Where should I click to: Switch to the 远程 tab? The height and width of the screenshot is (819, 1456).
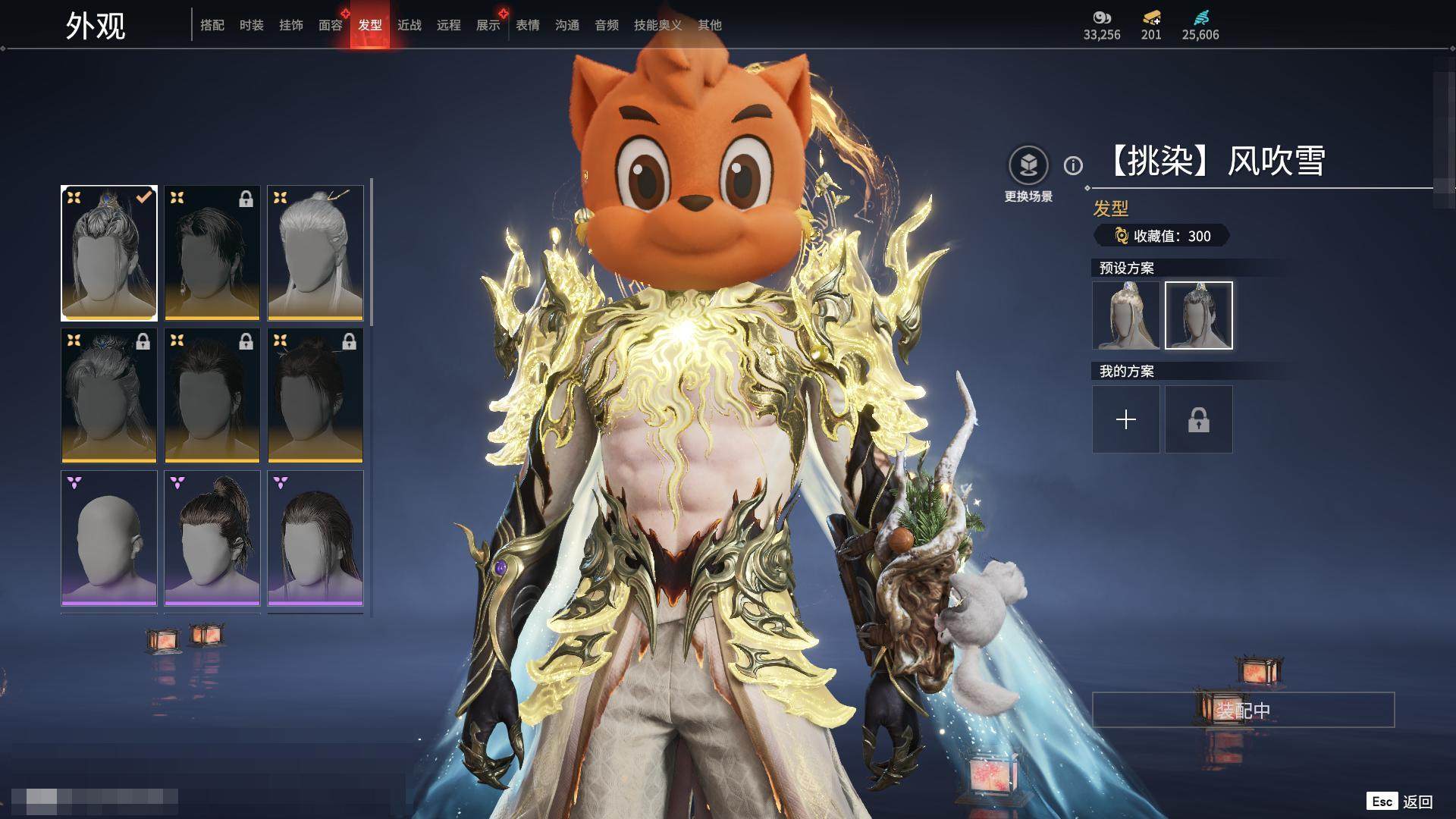click(449, 25)
